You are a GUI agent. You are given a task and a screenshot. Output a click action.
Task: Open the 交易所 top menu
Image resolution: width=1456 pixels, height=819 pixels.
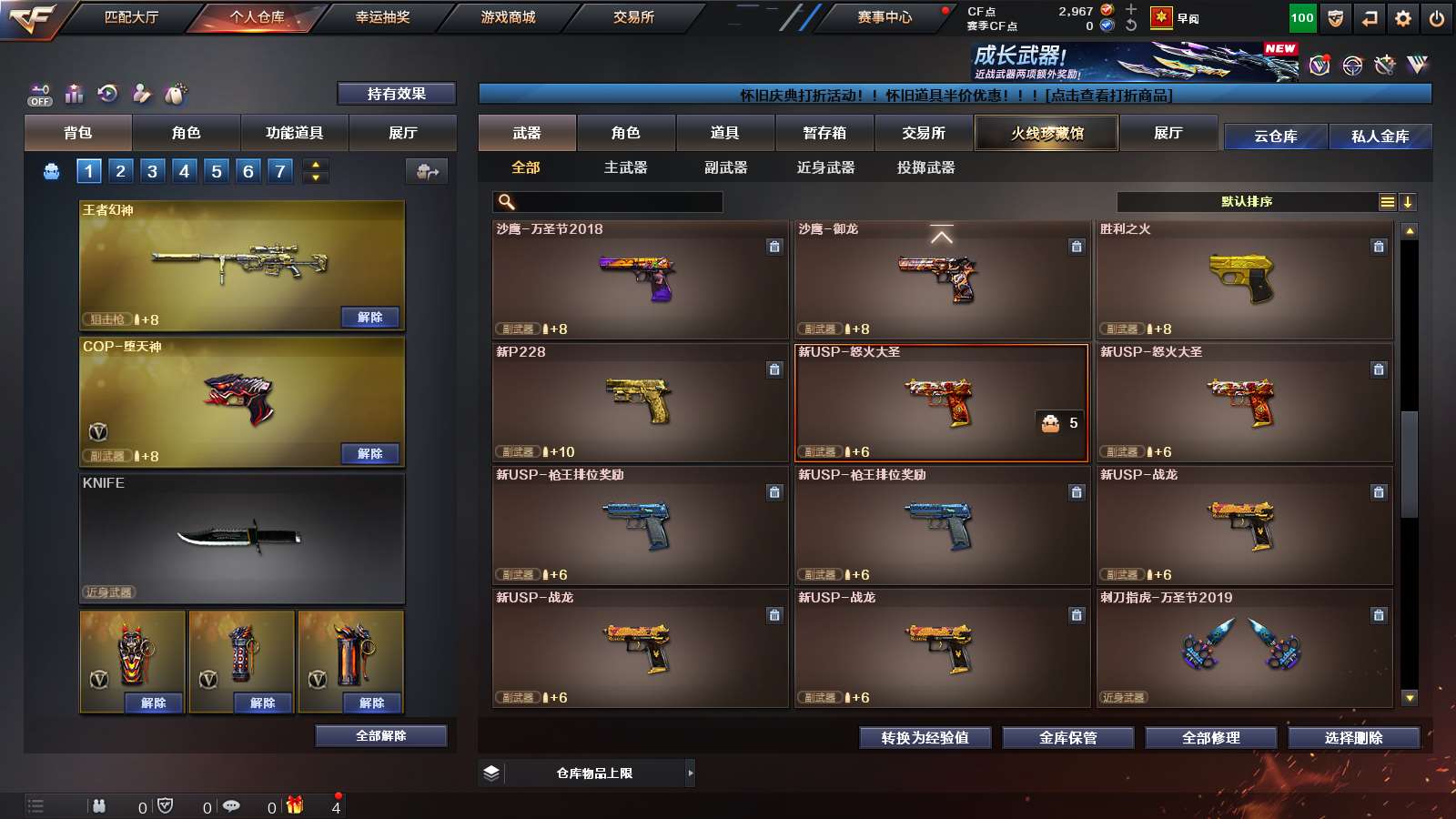[633, 17]
